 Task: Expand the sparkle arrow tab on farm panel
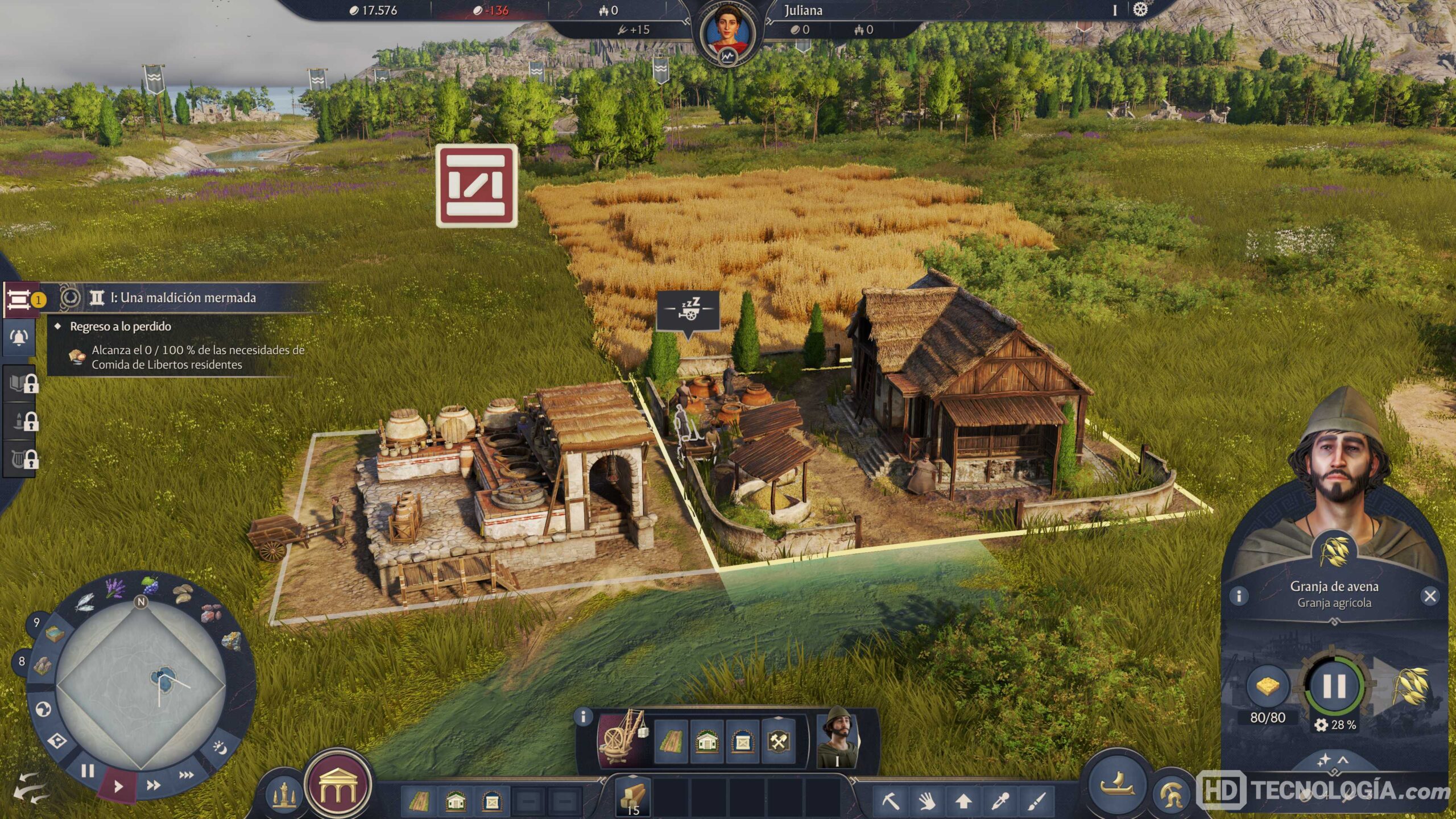tap(1333, 759)
